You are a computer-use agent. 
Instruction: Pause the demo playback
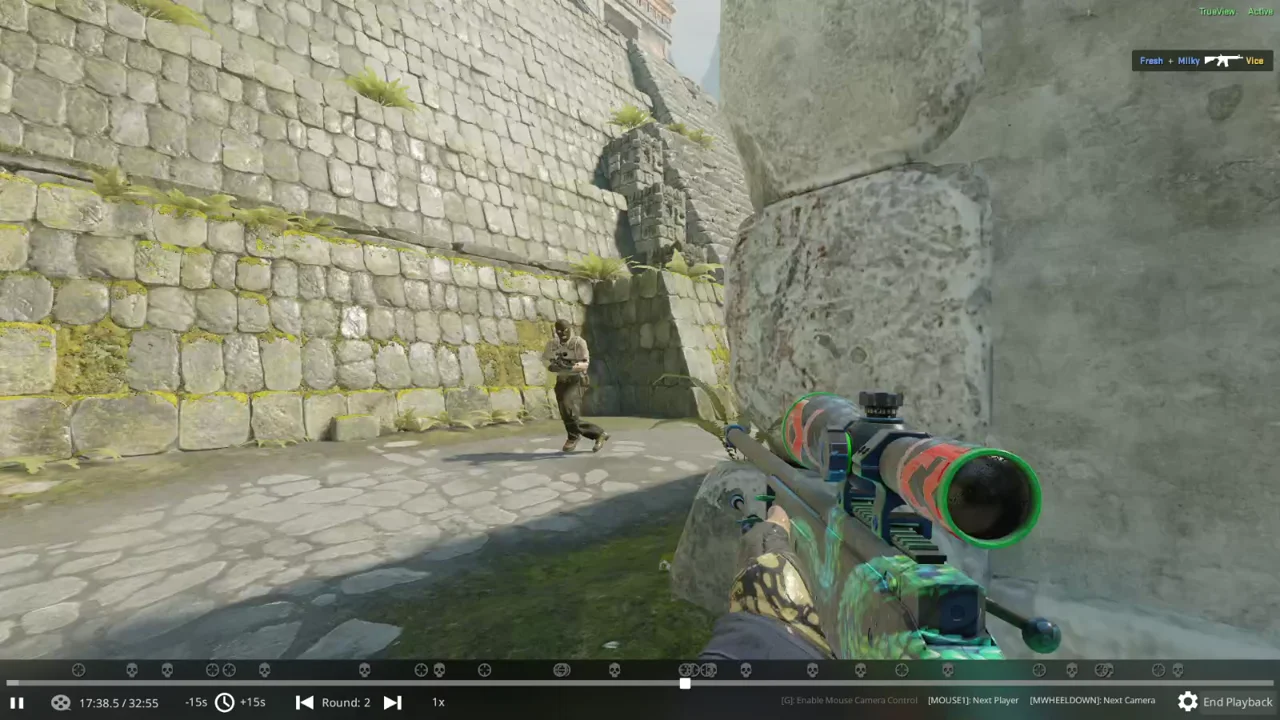[16, 702]
